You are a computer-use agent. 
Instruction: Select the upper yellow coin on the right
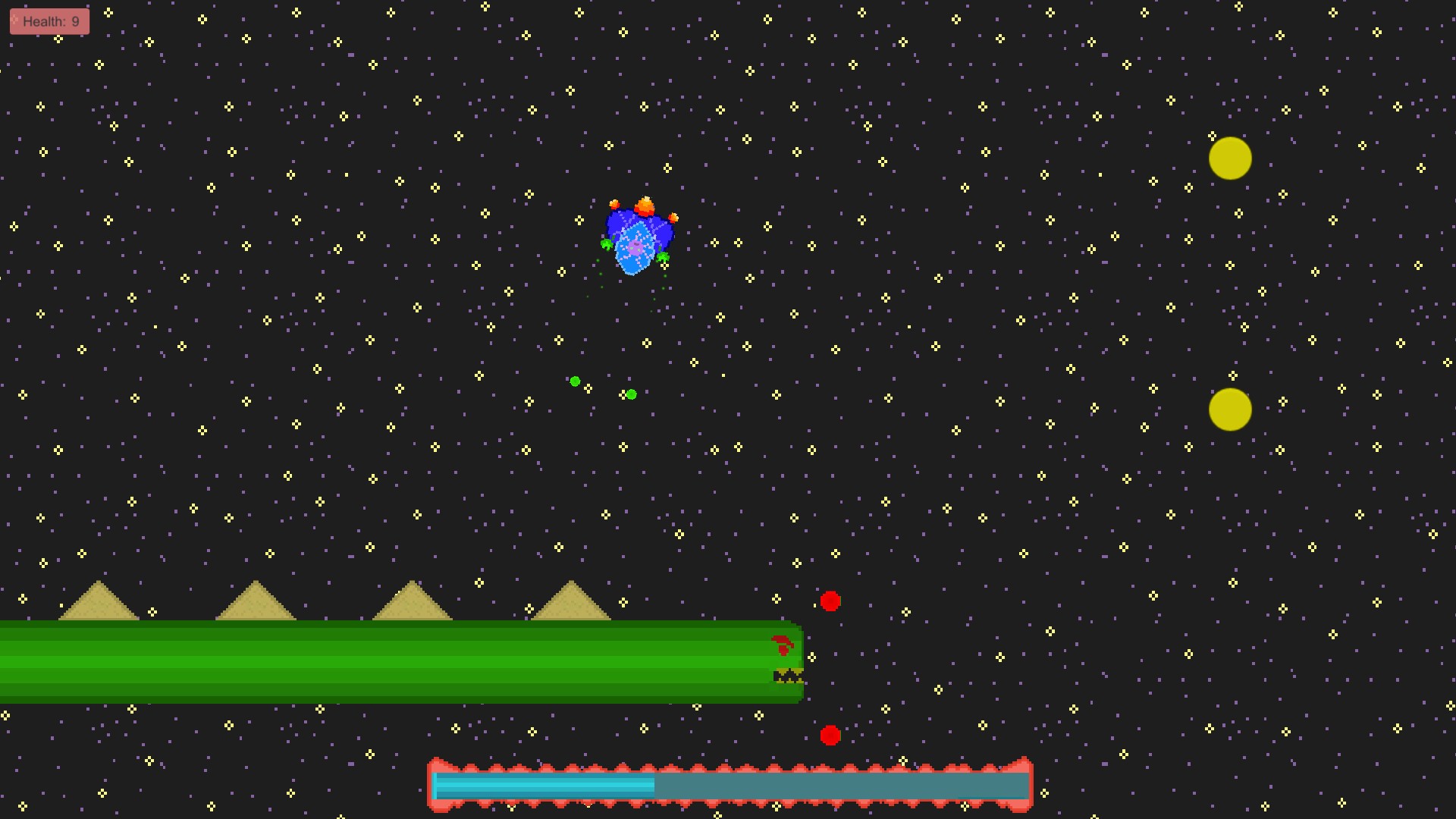pyautogui.click(x=1230, y=157)
